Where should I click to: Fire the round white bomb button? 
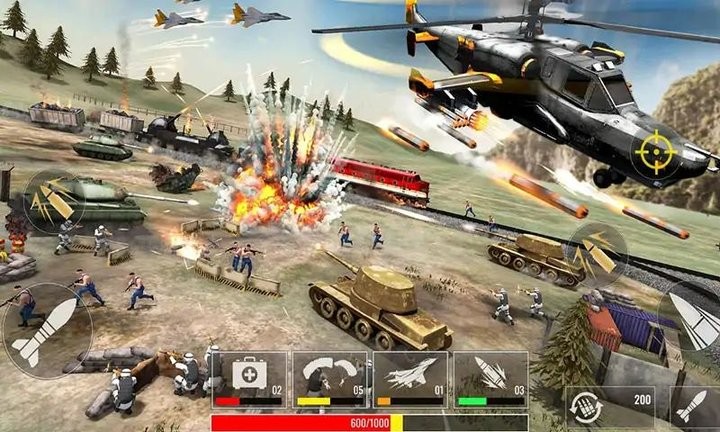(x=47, y=330)
